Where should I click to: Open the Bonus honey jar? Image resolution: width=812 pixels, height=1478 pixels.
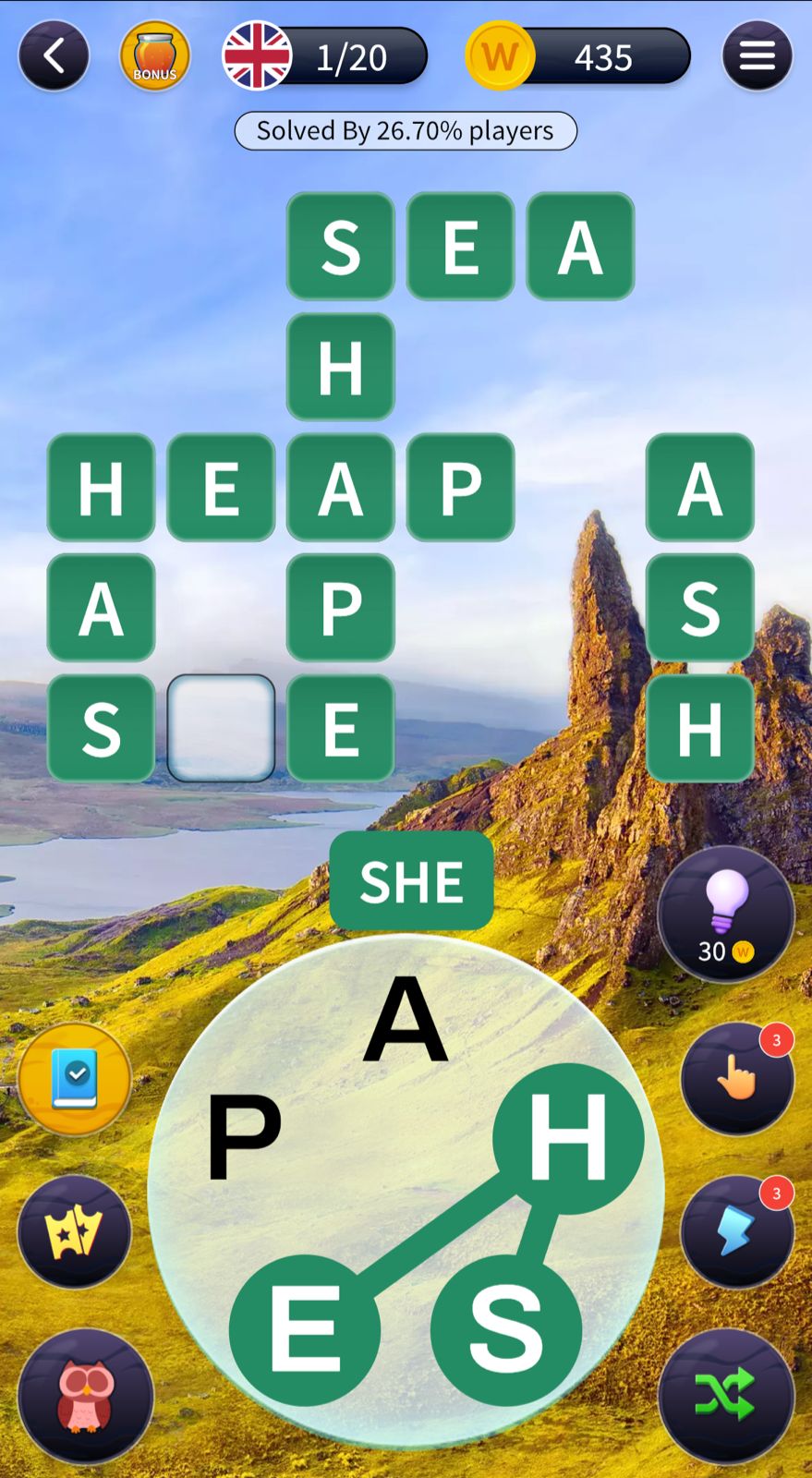pos(154,56)
